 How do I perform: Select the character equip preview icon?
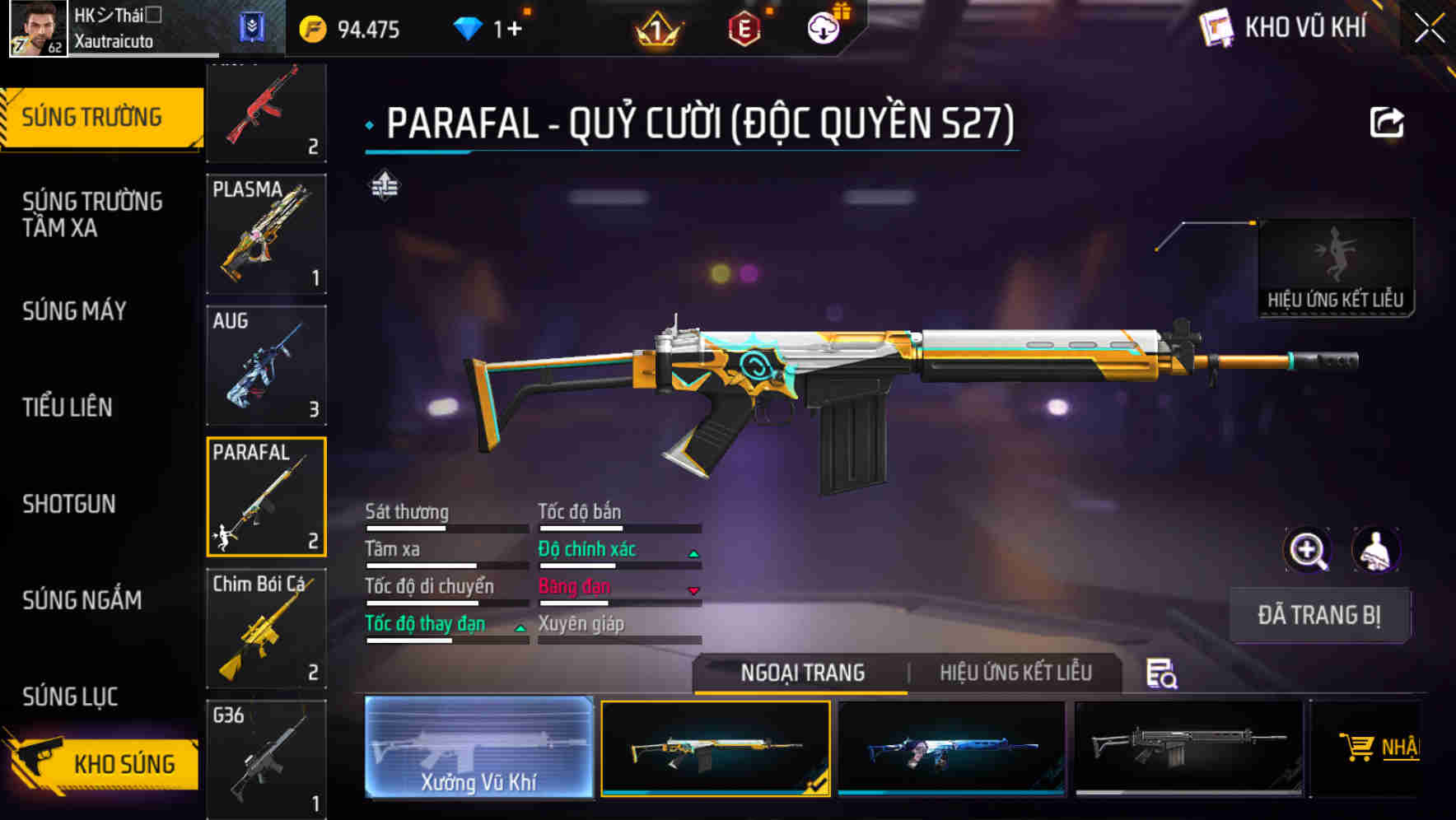1376,550
